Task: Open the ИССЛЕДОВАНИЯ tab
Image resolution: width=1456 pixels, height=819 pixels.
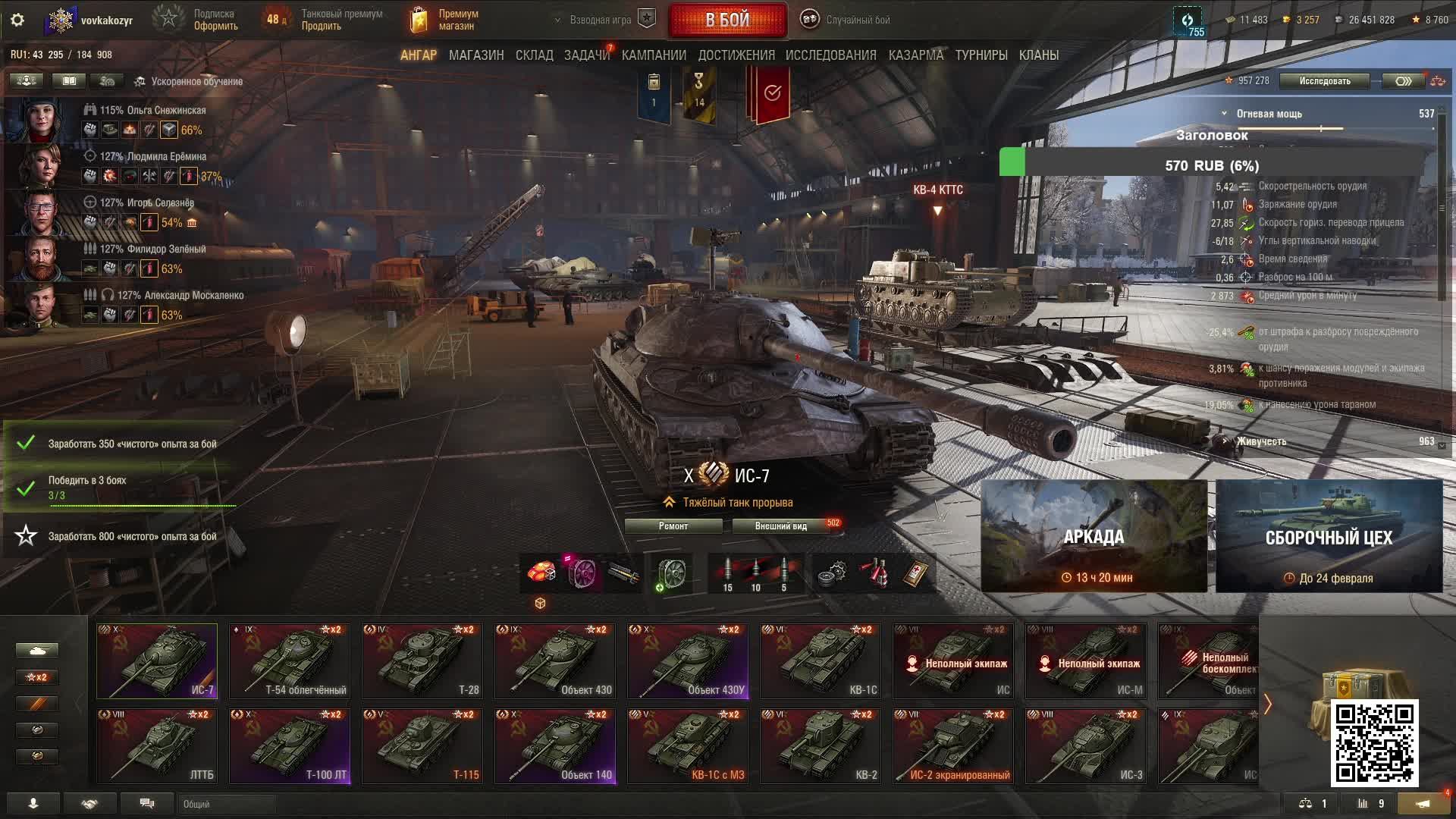Action: coord(830,55)
